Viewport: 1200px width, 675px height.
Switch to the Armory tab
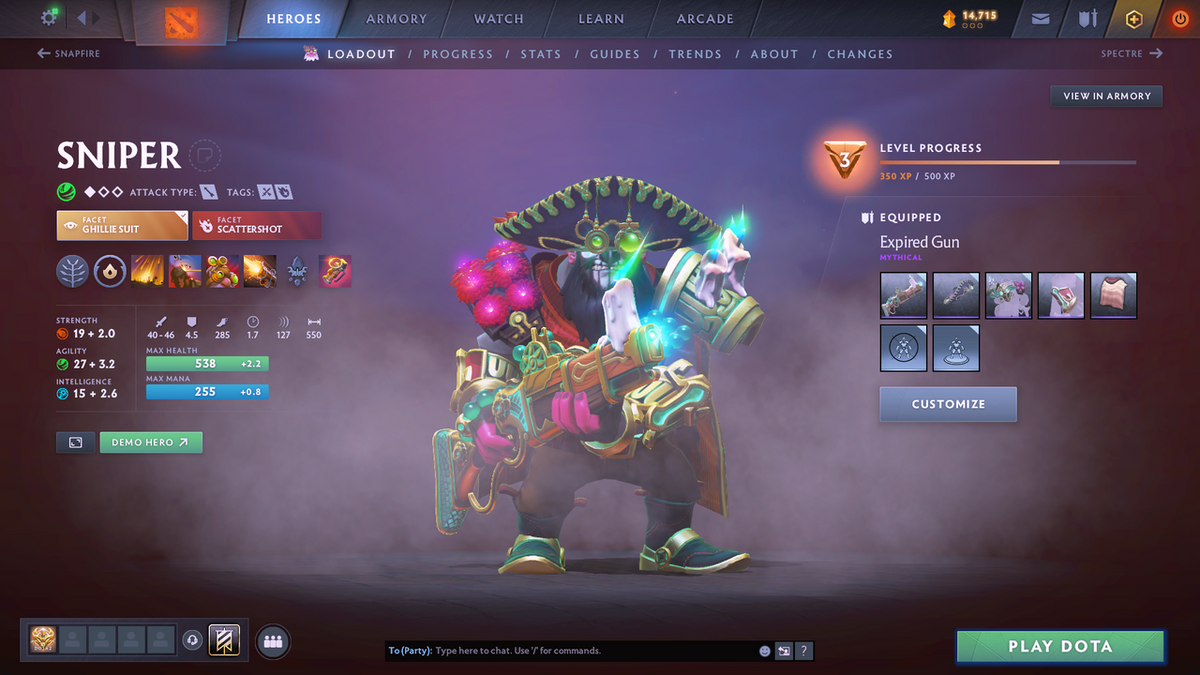tap(394, 19)
